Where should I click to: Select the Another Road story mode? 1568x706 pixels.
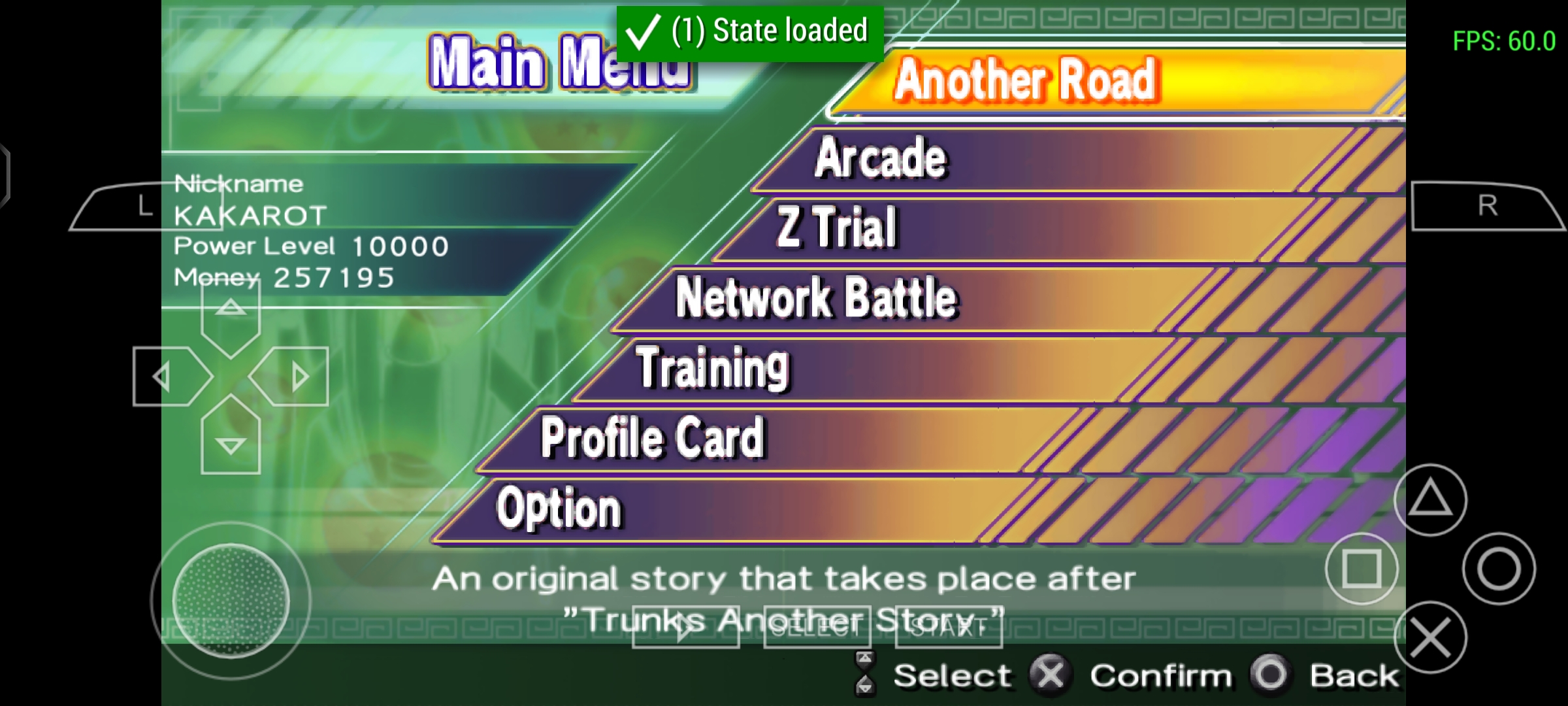pyautogui.click(x=1026, y=80)
